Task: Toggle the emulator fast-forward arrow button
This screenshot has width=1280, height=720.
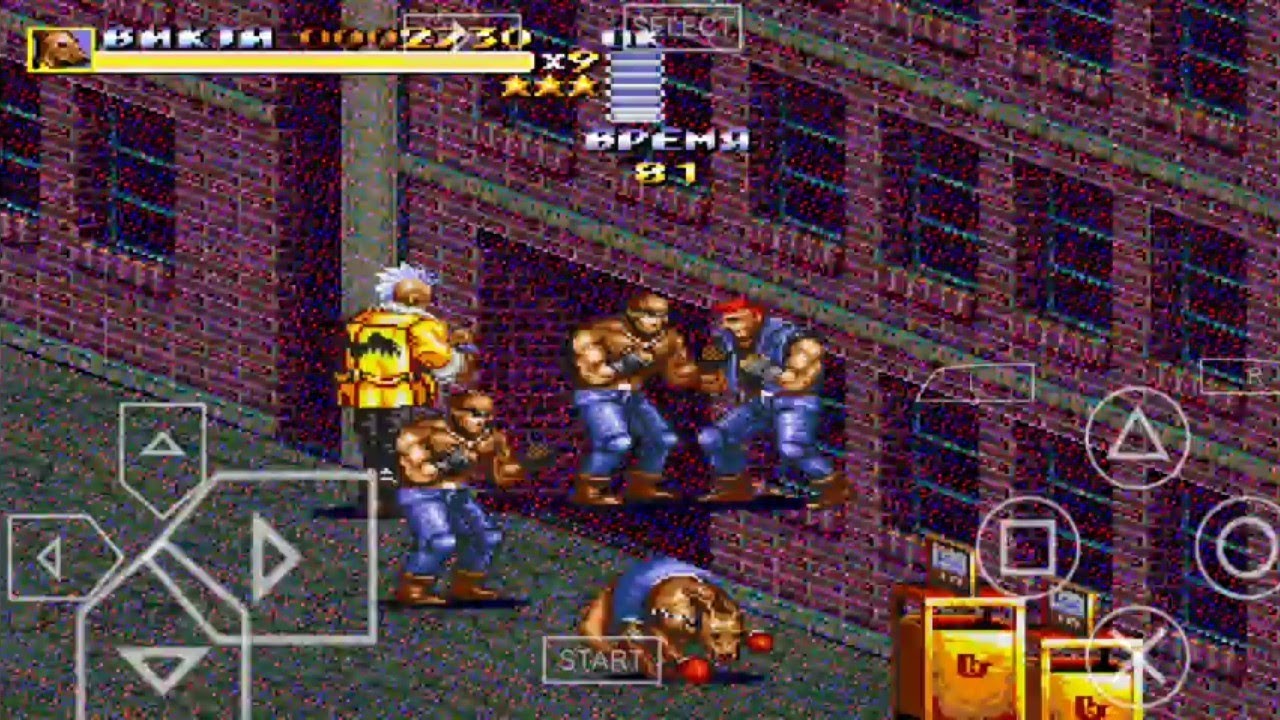Action: [462, 33]
